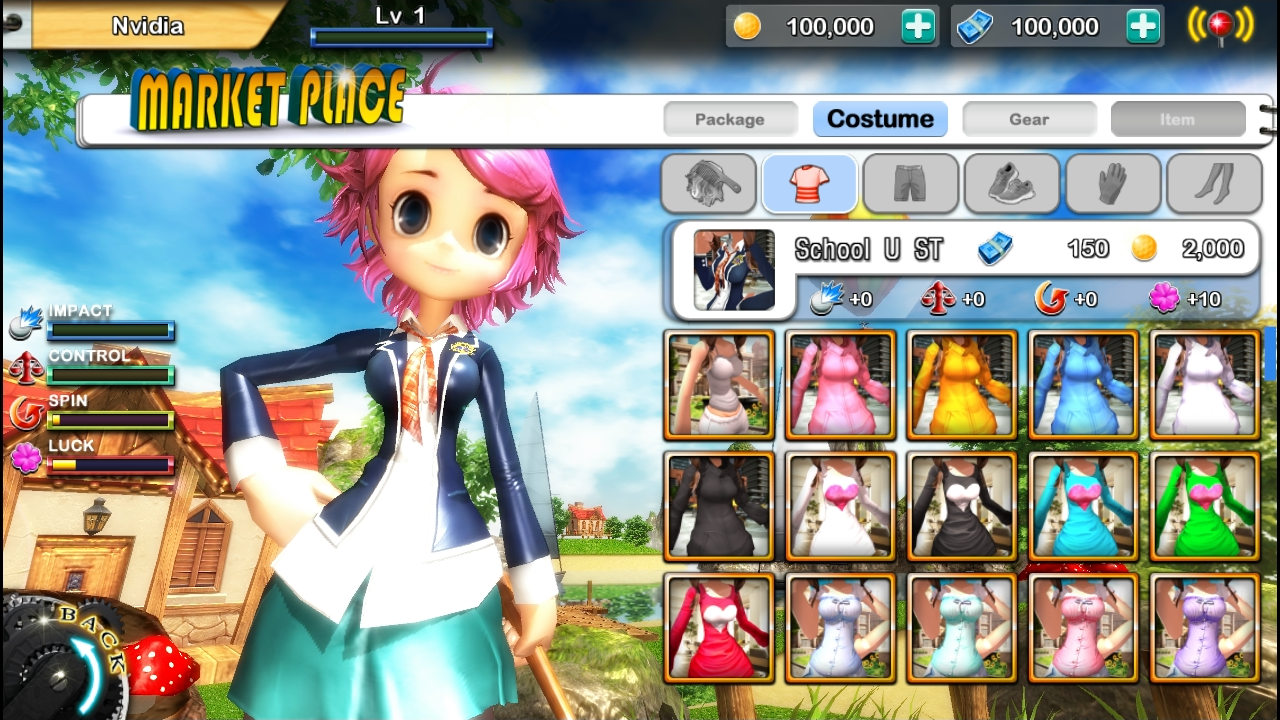Switch to the Gear tab
1280x720 pixels.
tap(1029, 118)
